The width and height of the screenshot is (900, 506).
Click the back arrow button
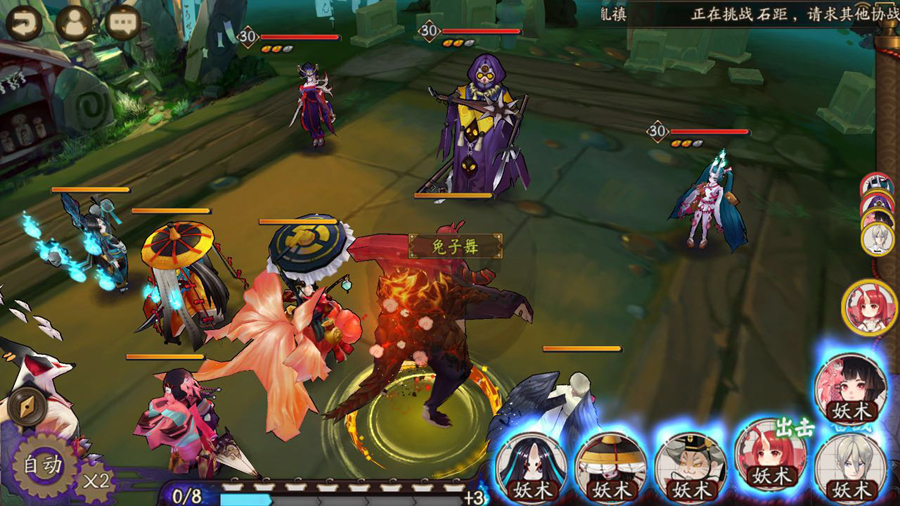(x=23, y=23)
